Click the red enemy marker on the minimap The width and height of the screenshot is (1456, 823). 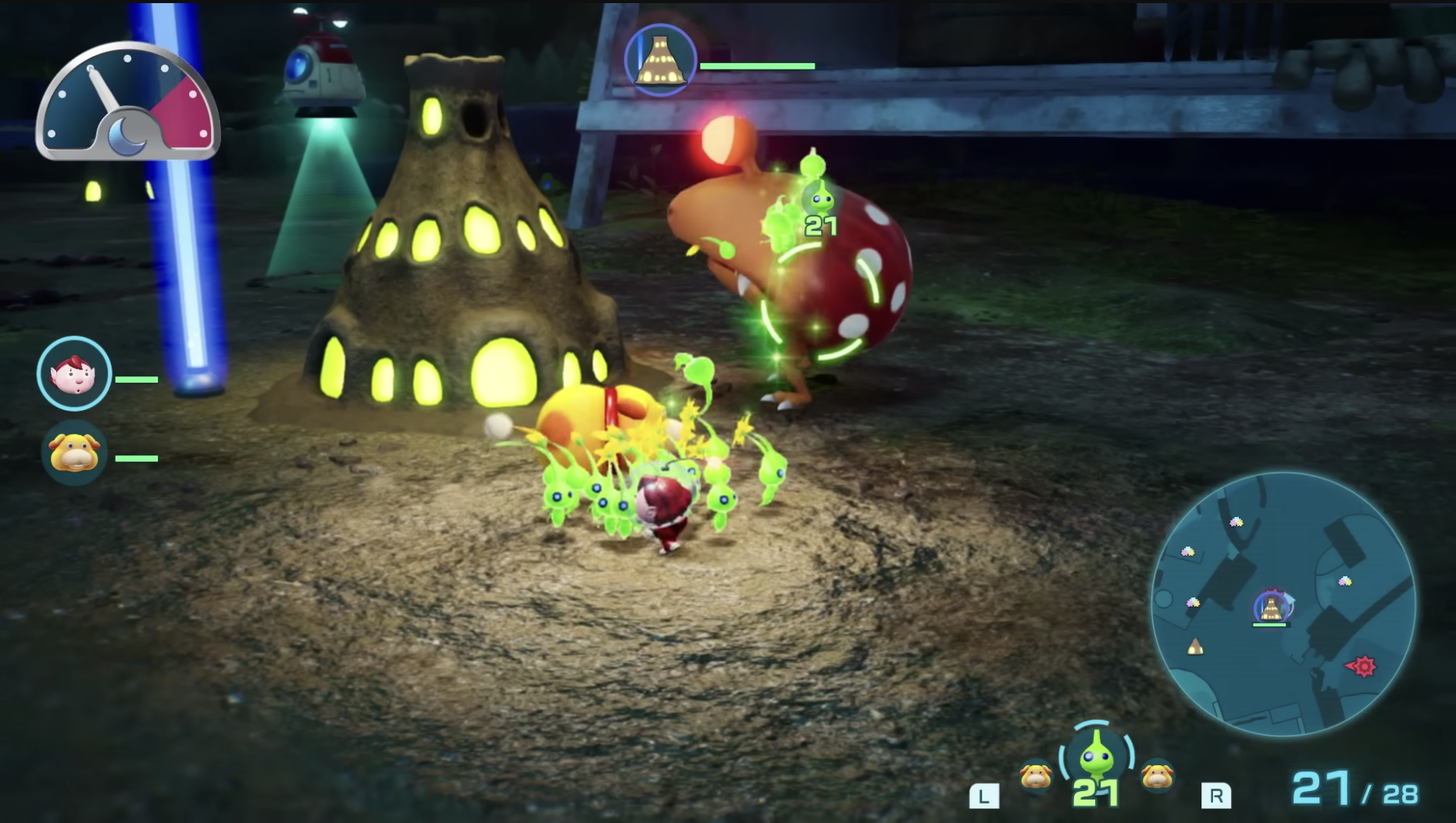[x=1363, y=666]
